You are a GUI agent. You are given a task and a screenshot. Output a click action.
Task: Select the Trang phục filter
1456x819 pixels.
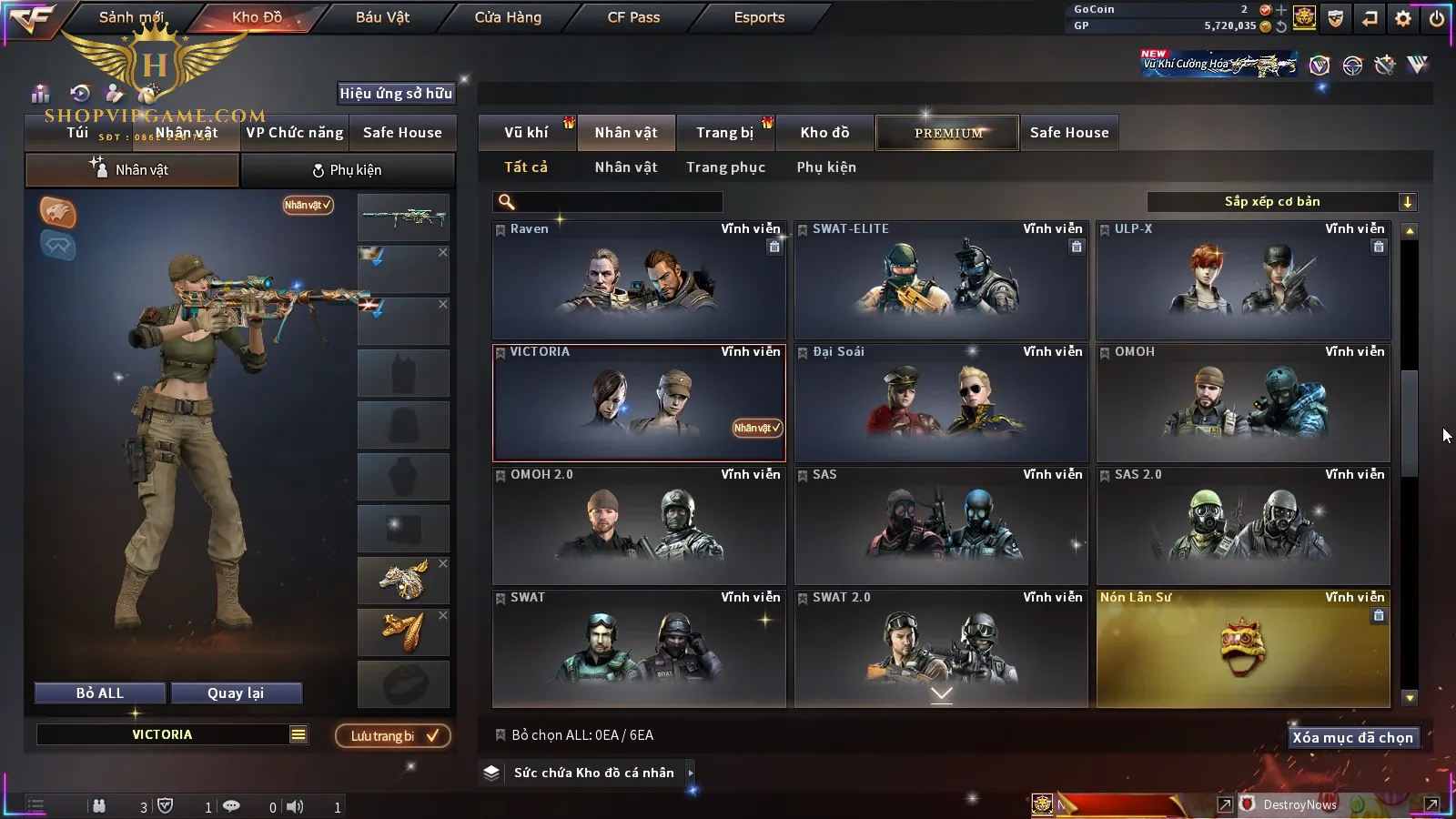click(x=725, y=167)
